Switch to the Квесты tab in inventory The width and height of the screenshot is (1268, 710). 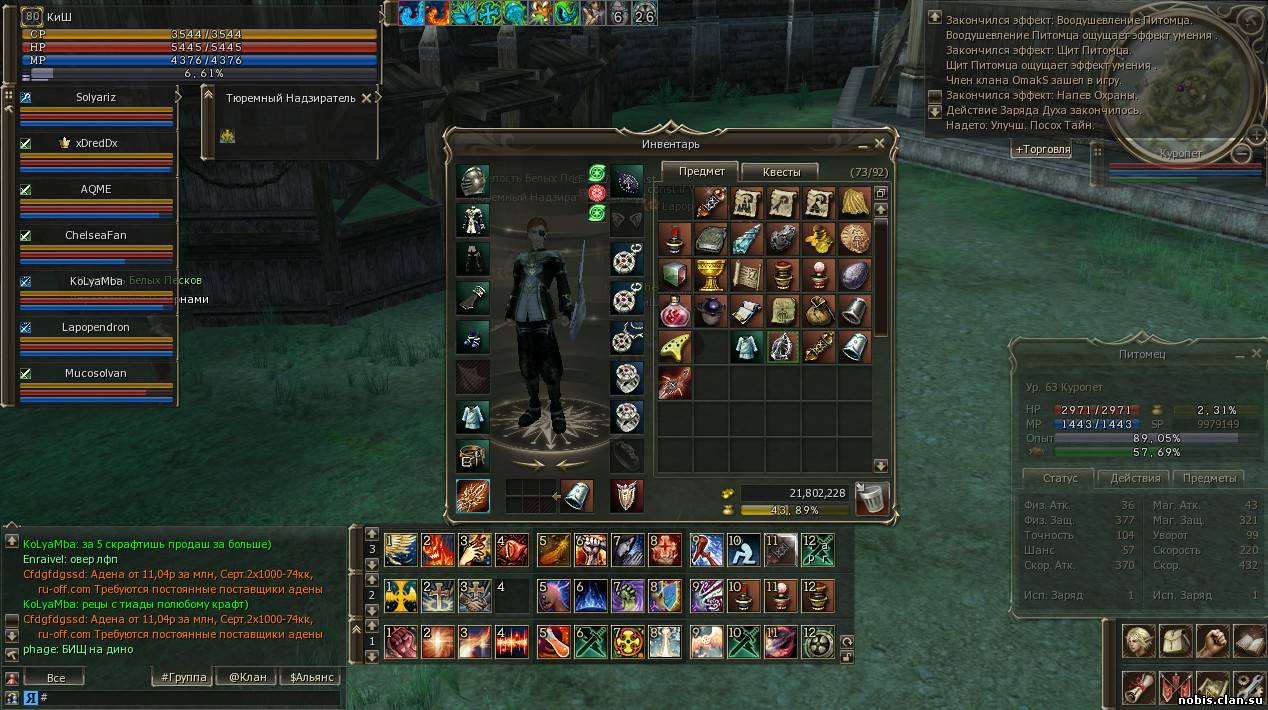pyautogui.click(x=781, y=172)
